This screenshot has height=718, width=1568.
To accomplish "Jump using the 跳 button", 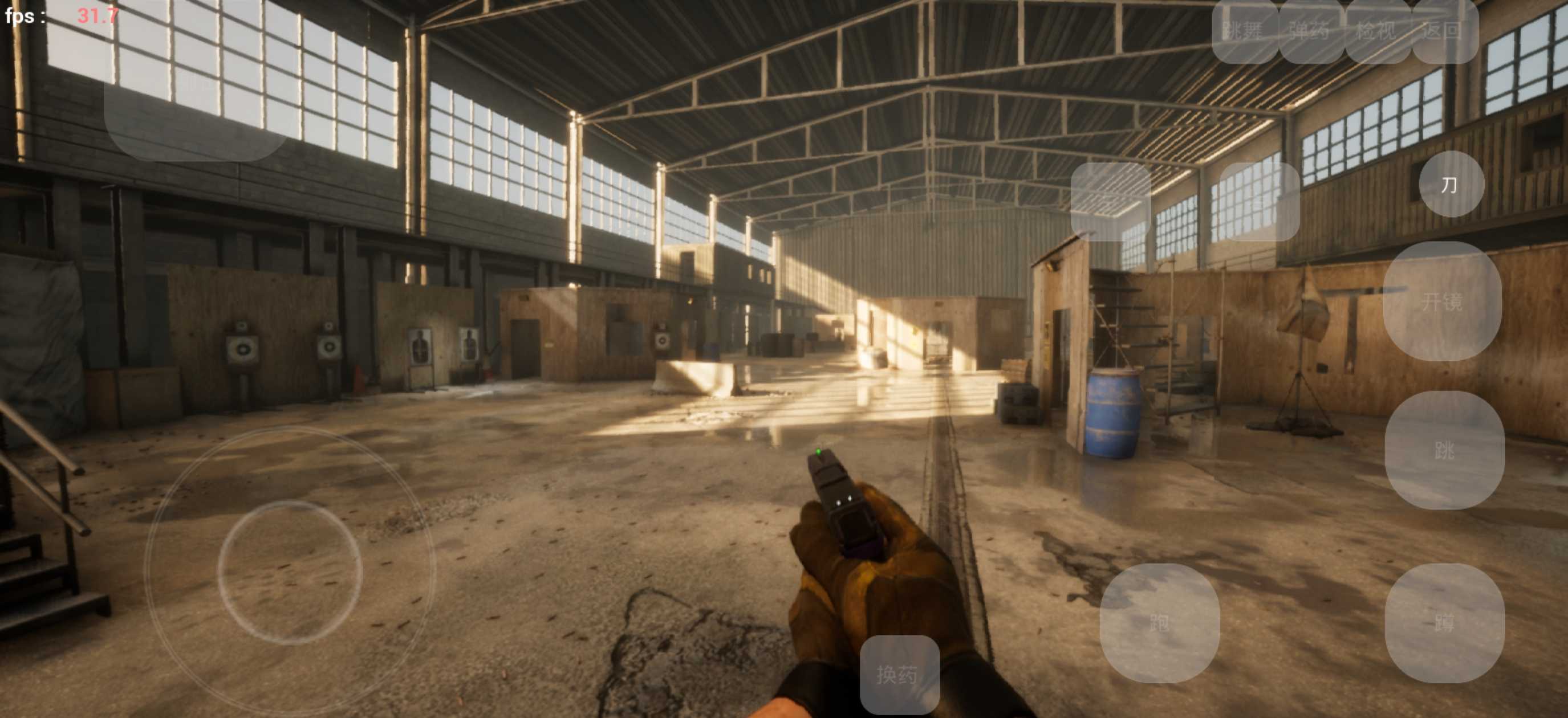I will click(x=1444, y=450).
